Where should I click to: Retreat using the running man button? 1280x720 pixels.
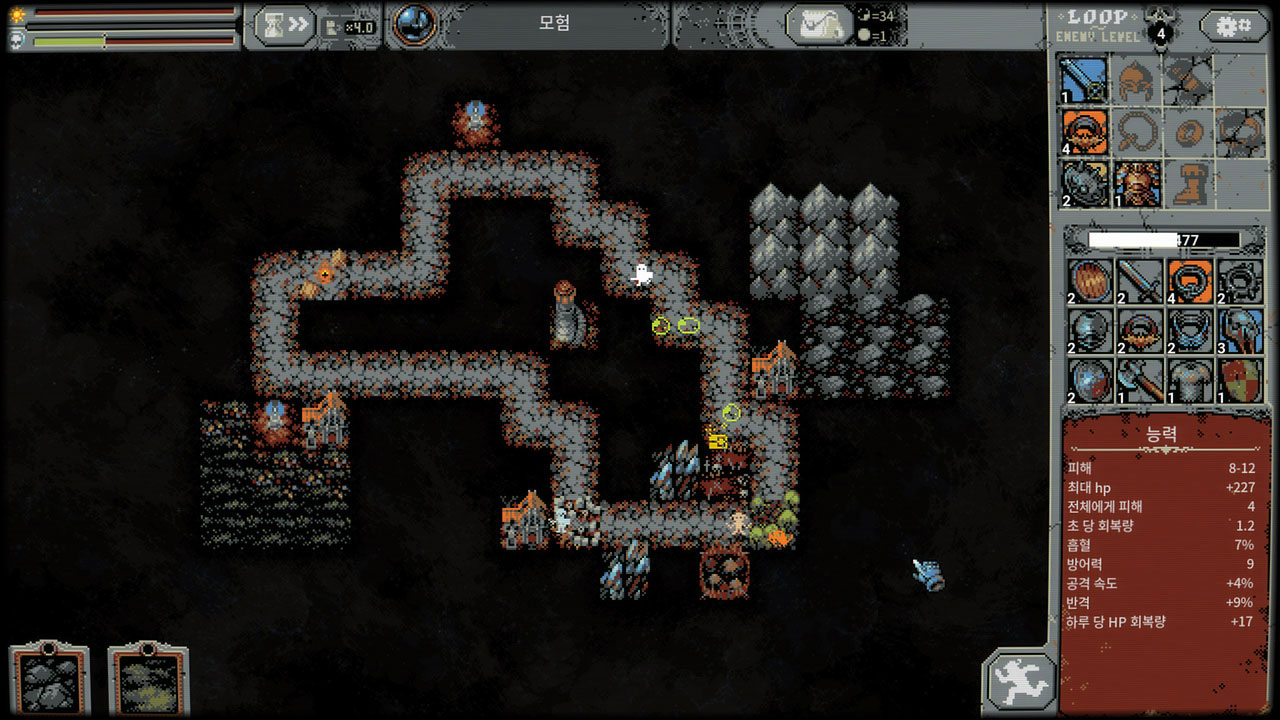[x=1019, y=681]
